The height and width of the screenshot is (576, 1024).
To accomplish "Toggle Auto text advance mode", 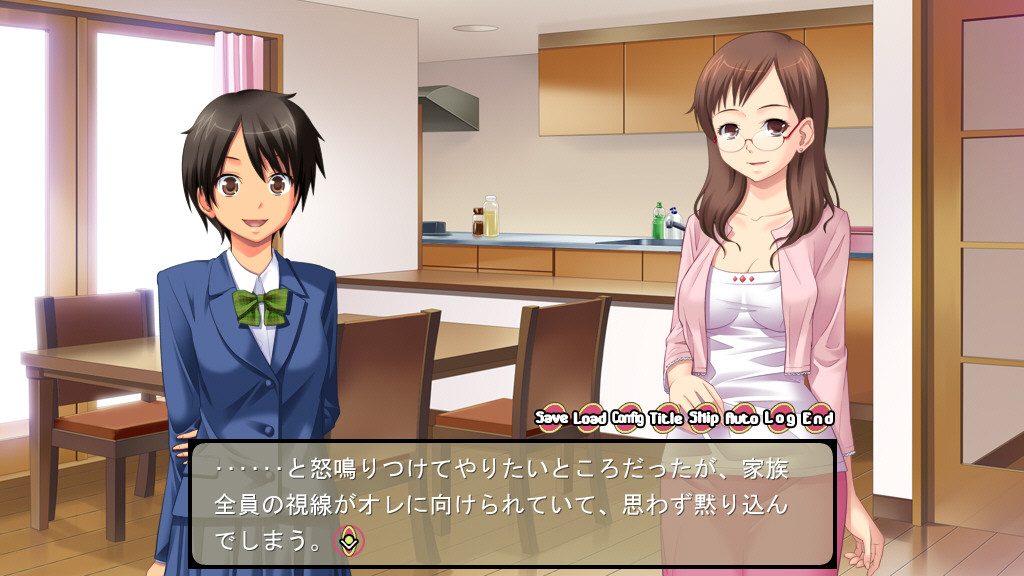I will tap(741, 417).
